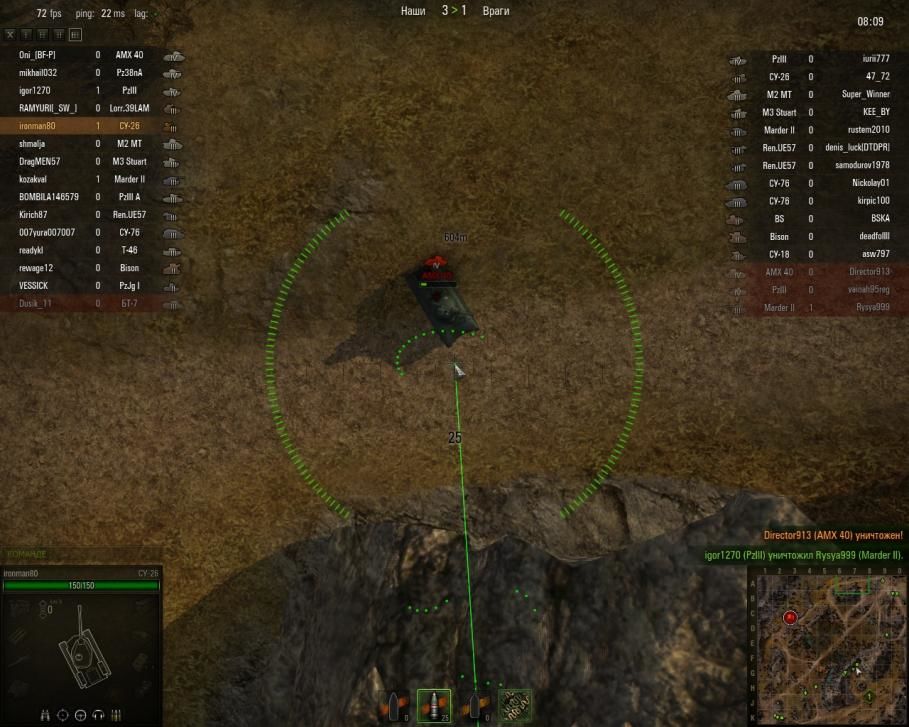
Task: Click enemy deadfollll's Bison row
Action: (x=820, y=236)
